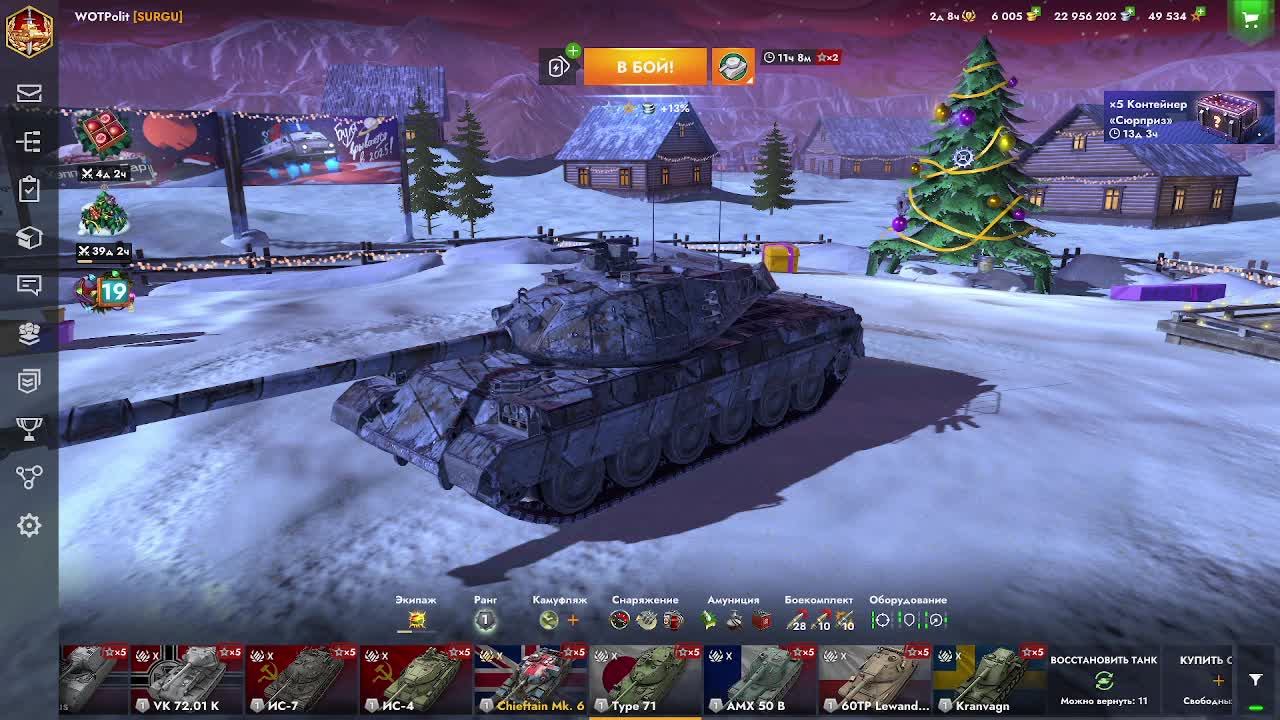Image resolution: width=1280 pixels, height=720 pixels.
Task: Select the Kranvagn tank card
Action: pyautogui.click(x=987, y=680)
